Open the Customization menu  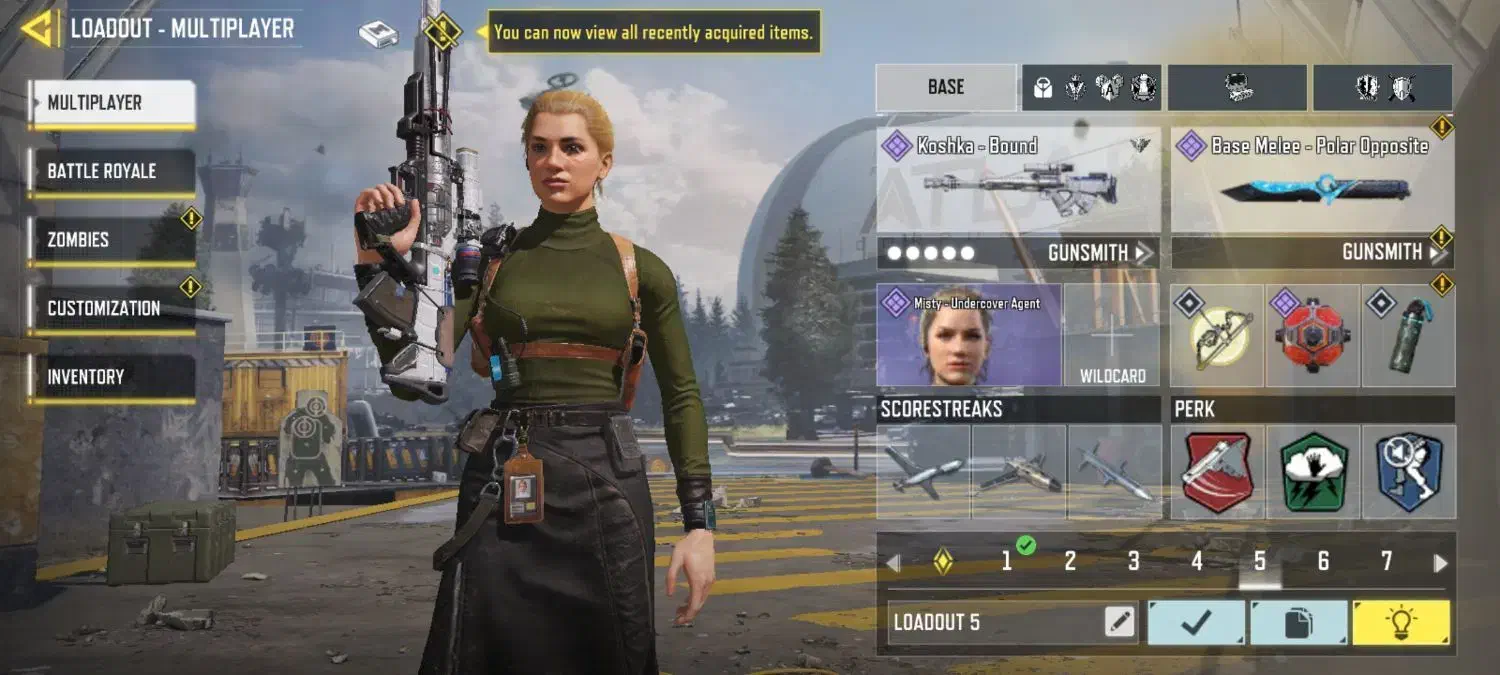point(110,308)
